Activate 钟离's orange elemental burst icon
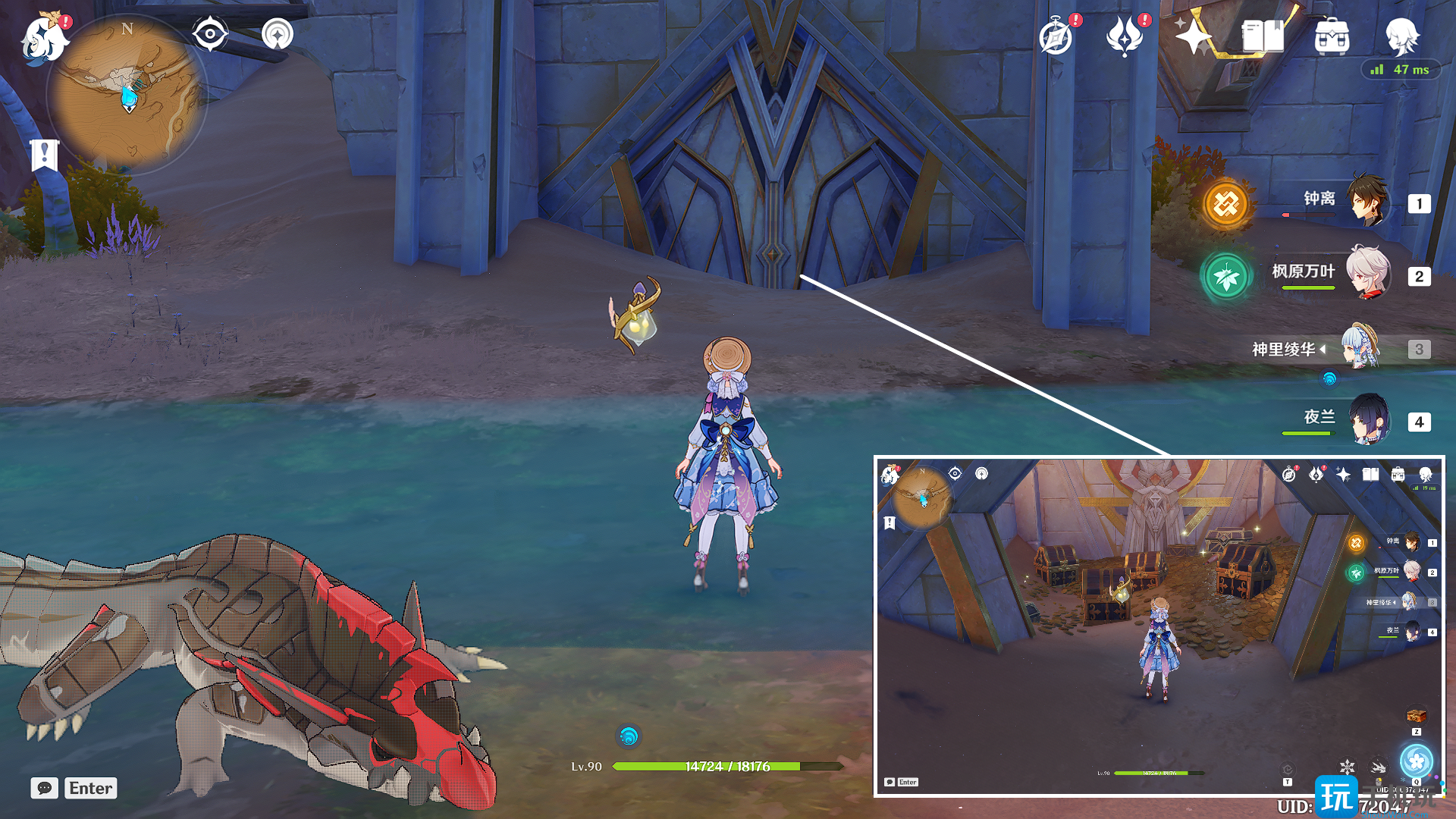1456x819 pixels. (x=1225, y=203)
